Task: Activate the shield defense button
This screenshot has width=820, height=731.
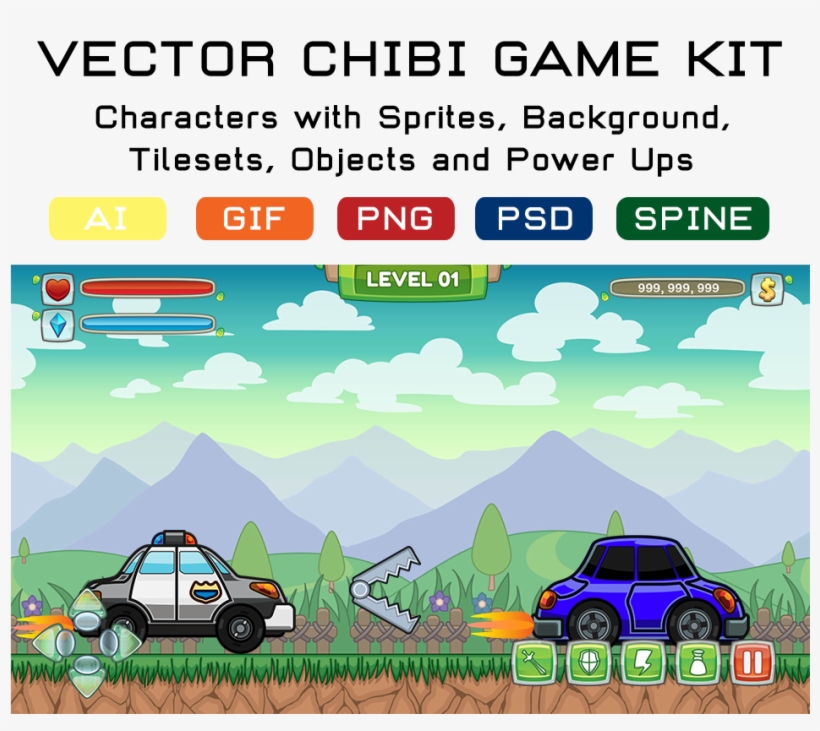Action: click(x=588, y=664)
